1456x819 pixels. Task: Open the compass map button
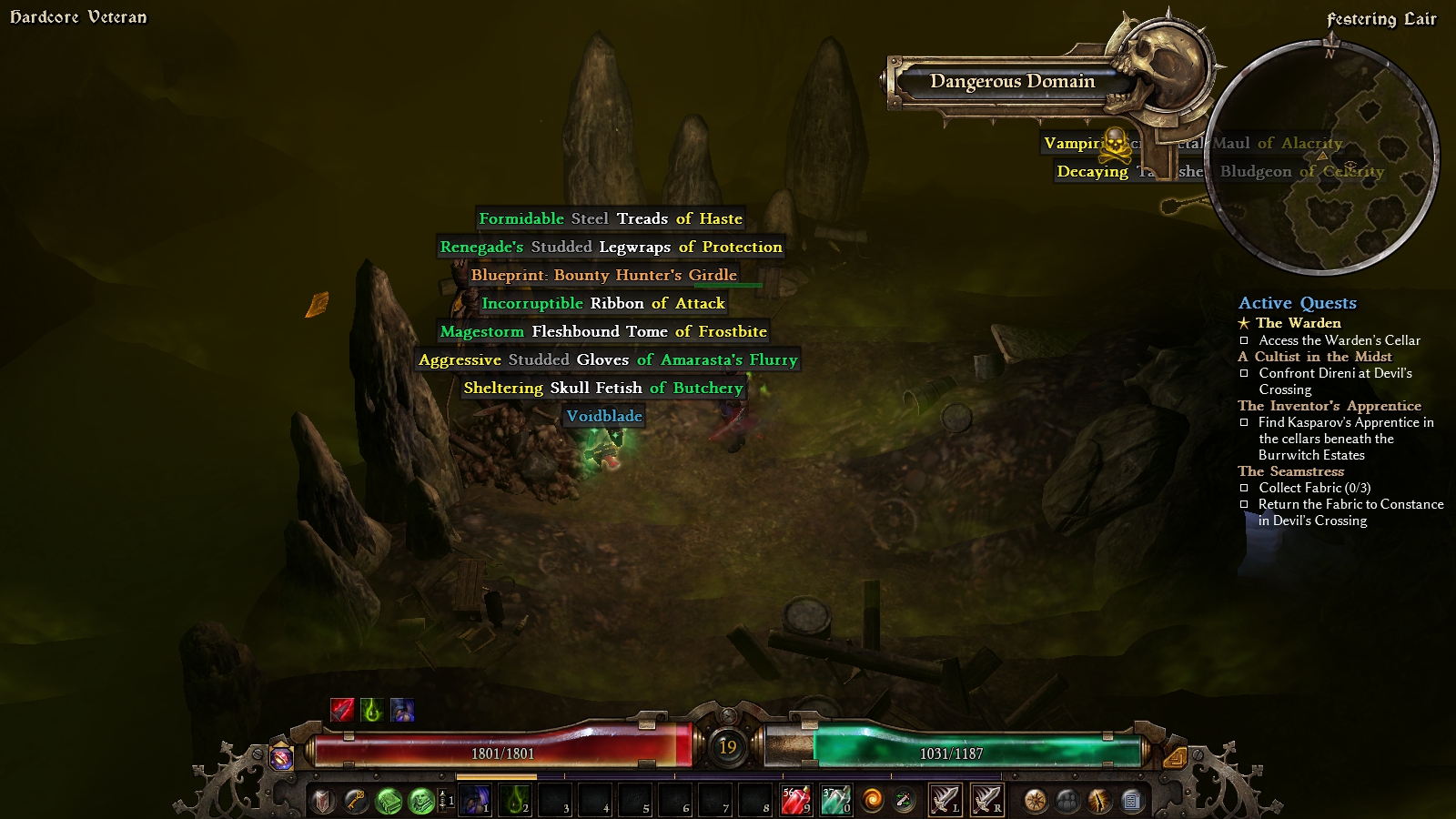point(1035,801)
